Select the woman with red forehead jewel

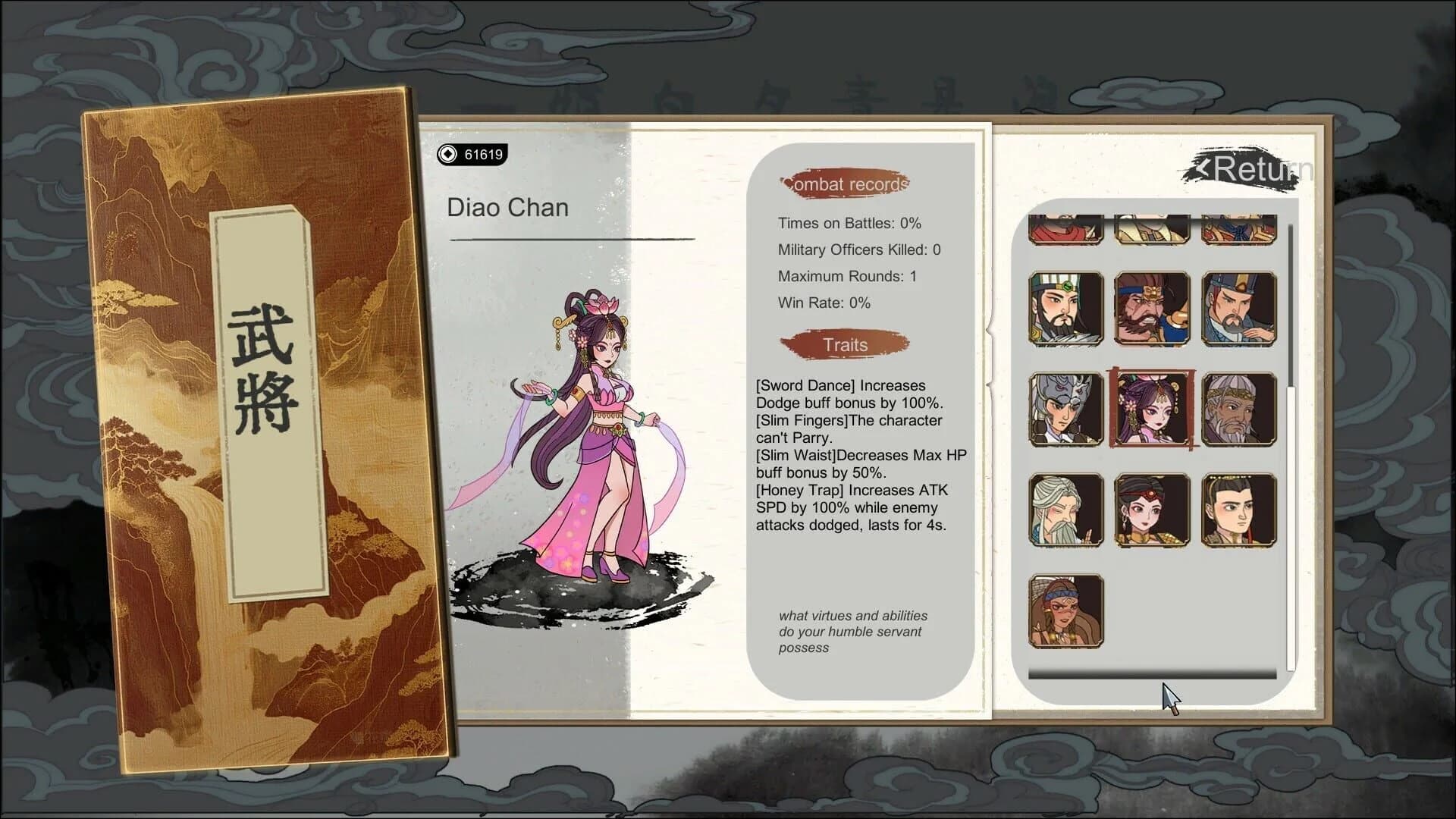(1151, 510)
